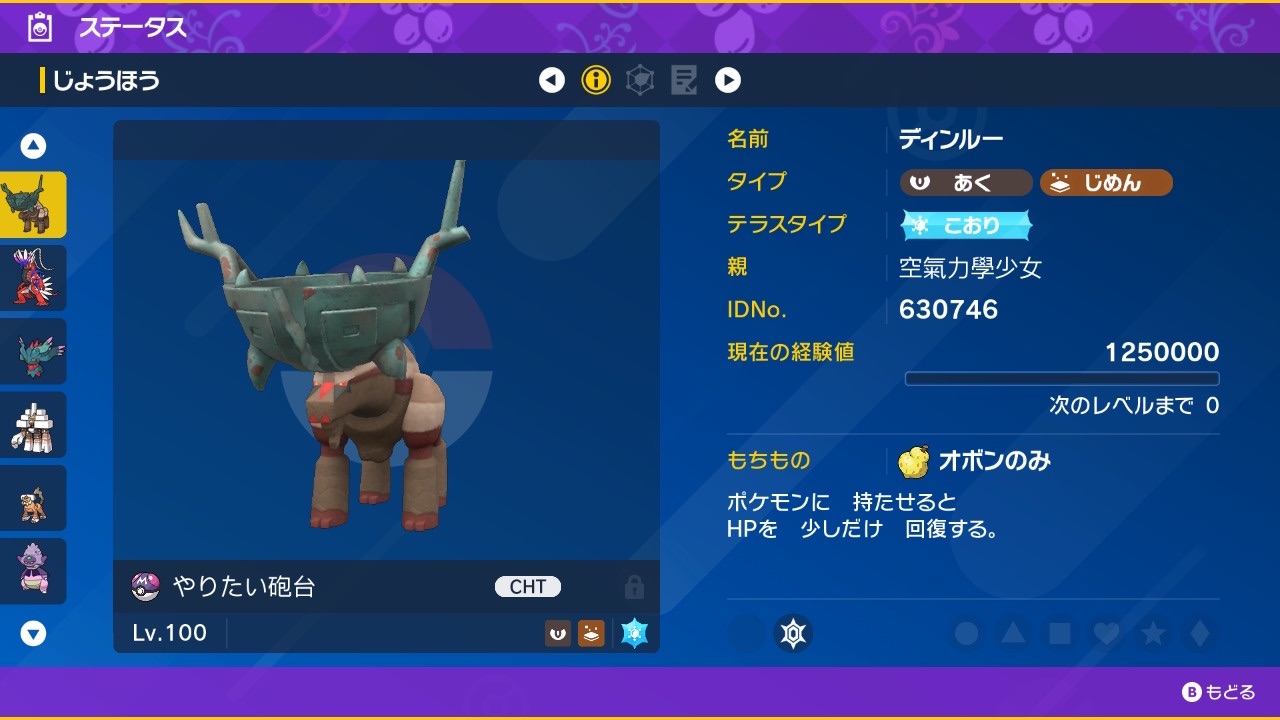Select Koraidon's thumbnail in the party sidebar
Image resolution: width=1280 pixels, height=720 pixels.
tap(33, 277)
